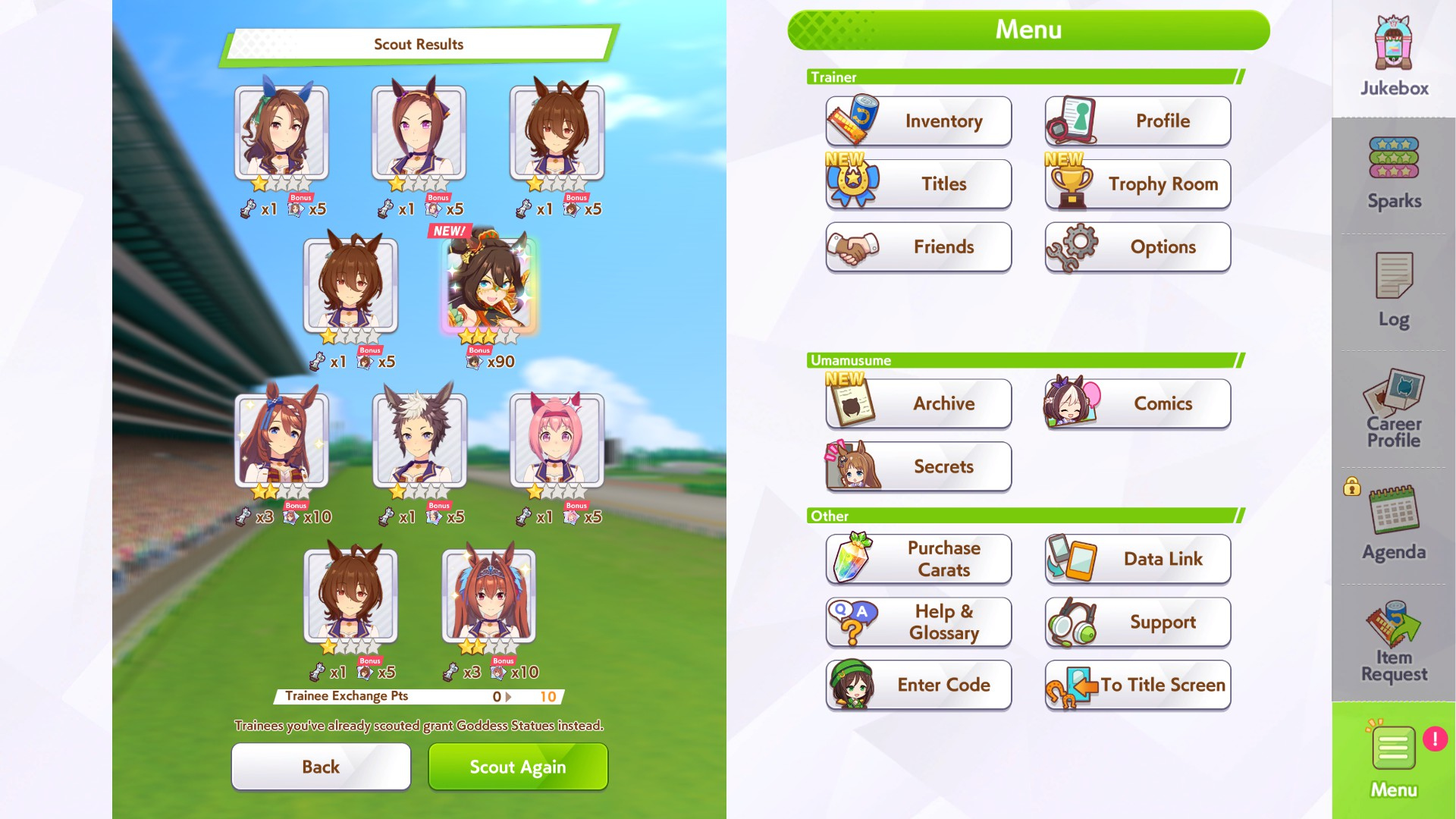This screenshot has width=1456, height=819.
Task: Go back from Scout Results
Action: pos(321,767)
